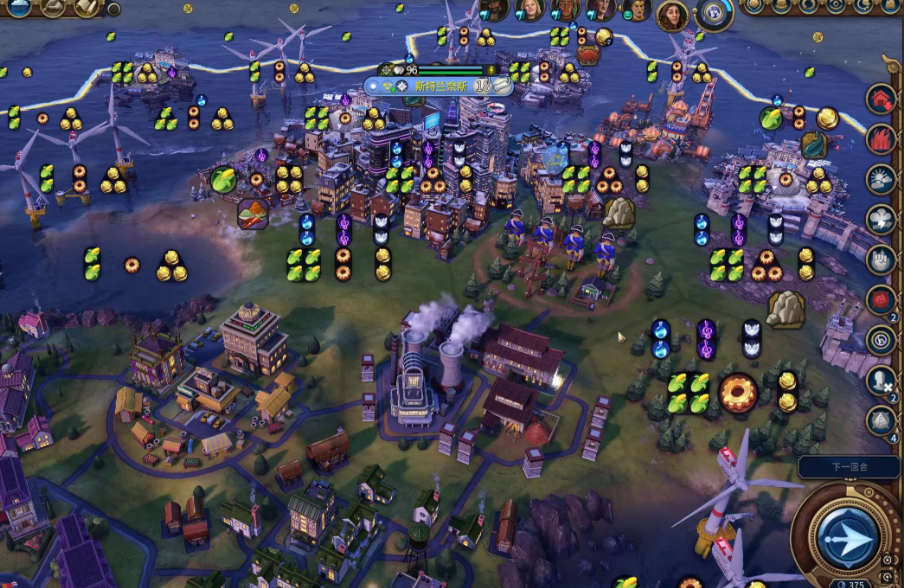This screenshot has height=588, width=904.
Task: Open the spiral target notification
Action: pyautogui.click(x=881, y=340)
